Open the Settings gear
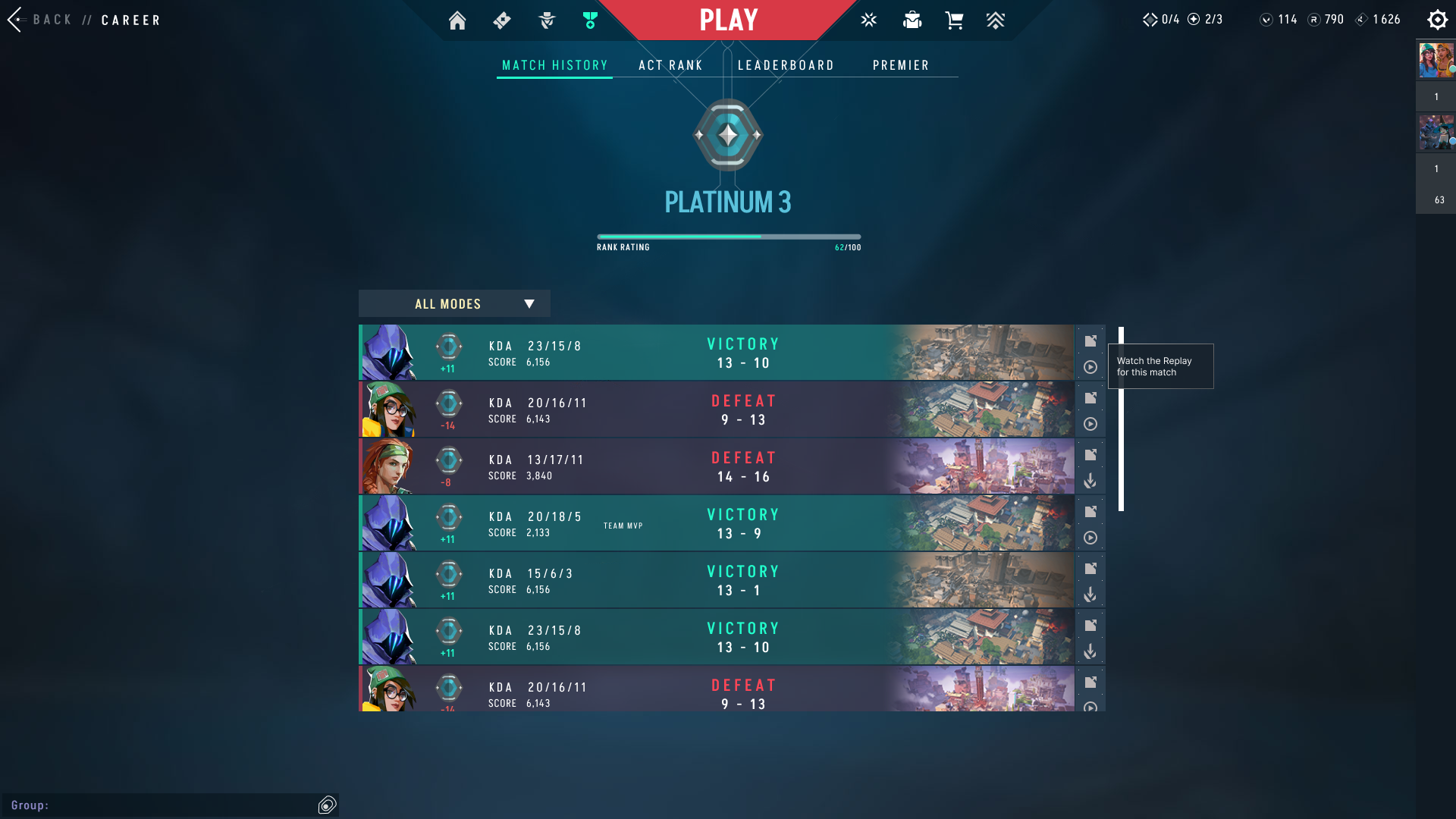The width and height of the screenshot is (1456, 819). tap(1438, 20)
